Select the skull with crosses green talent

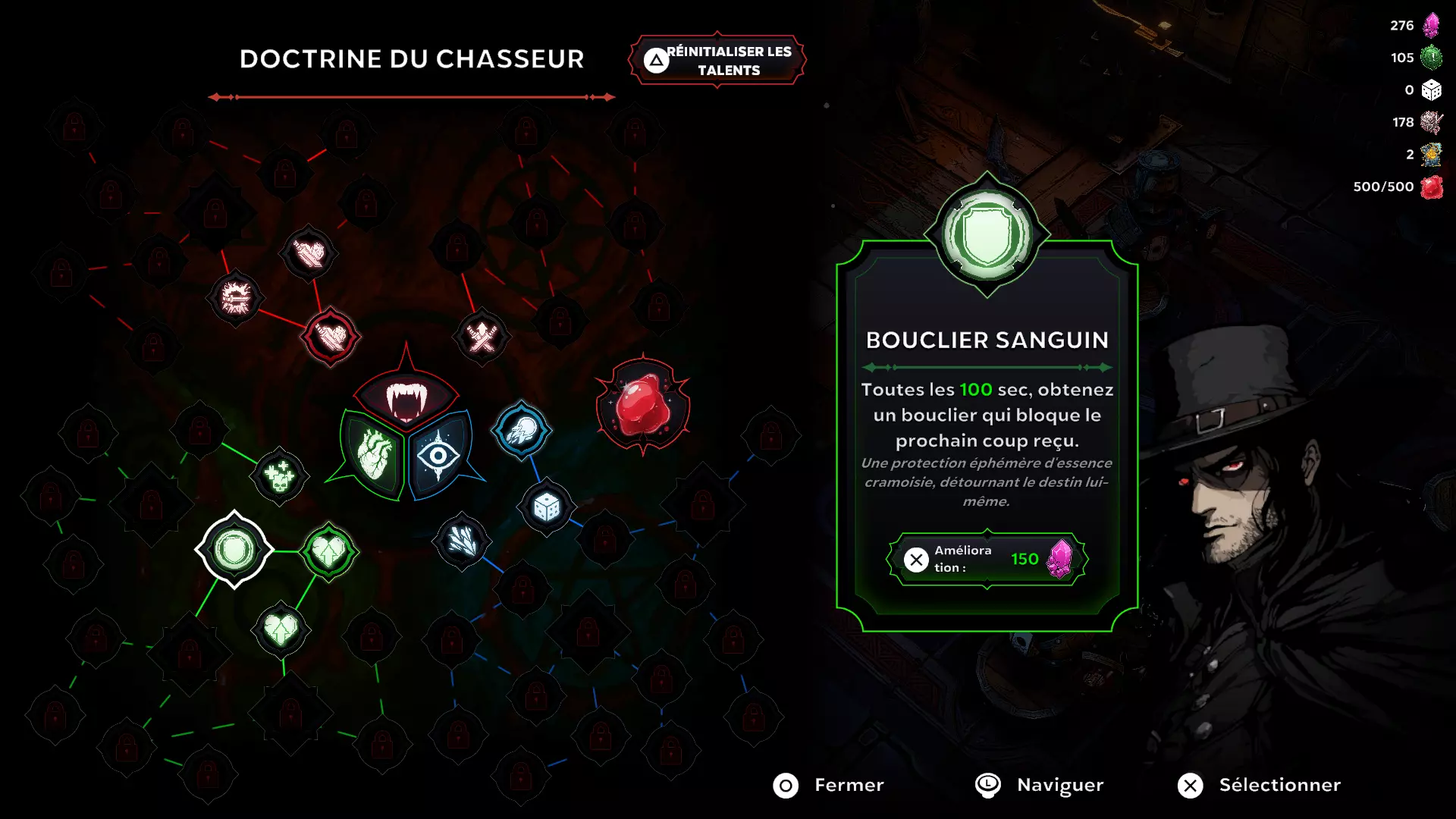click(x=278, y=476)
